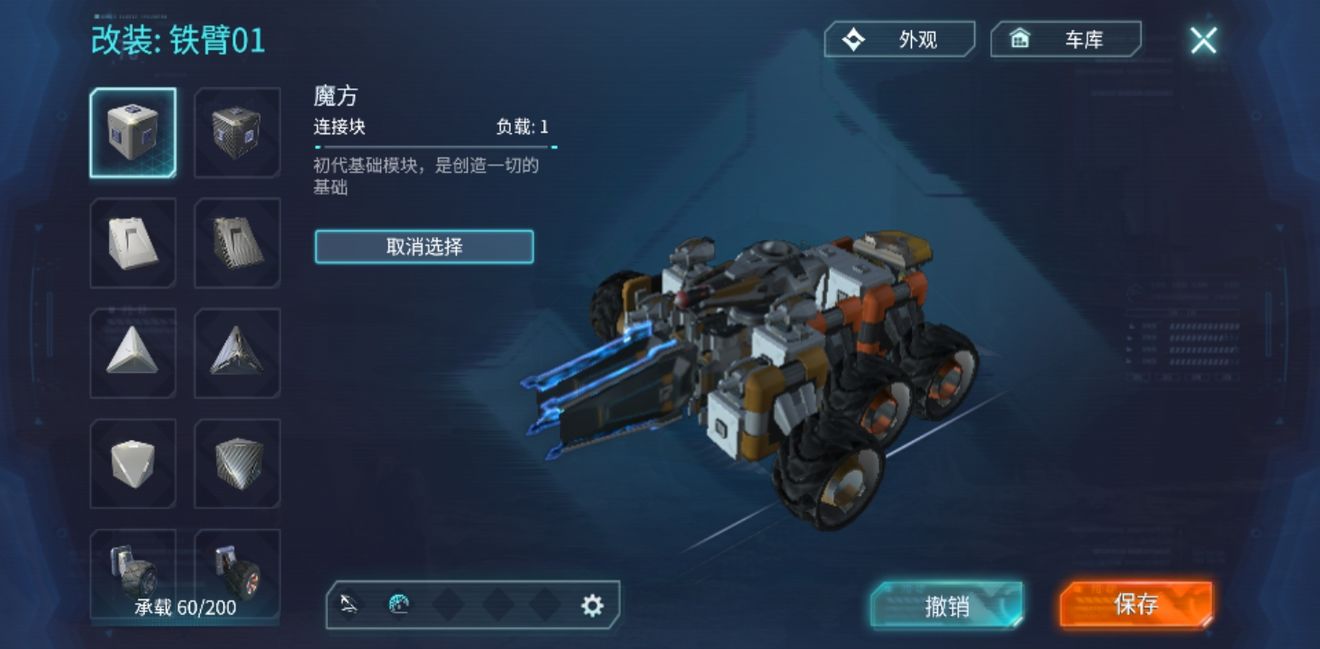The width and height of the screenshot is (1320, 649).
Task: Go to the 车库 garage
Action: 1065,40
